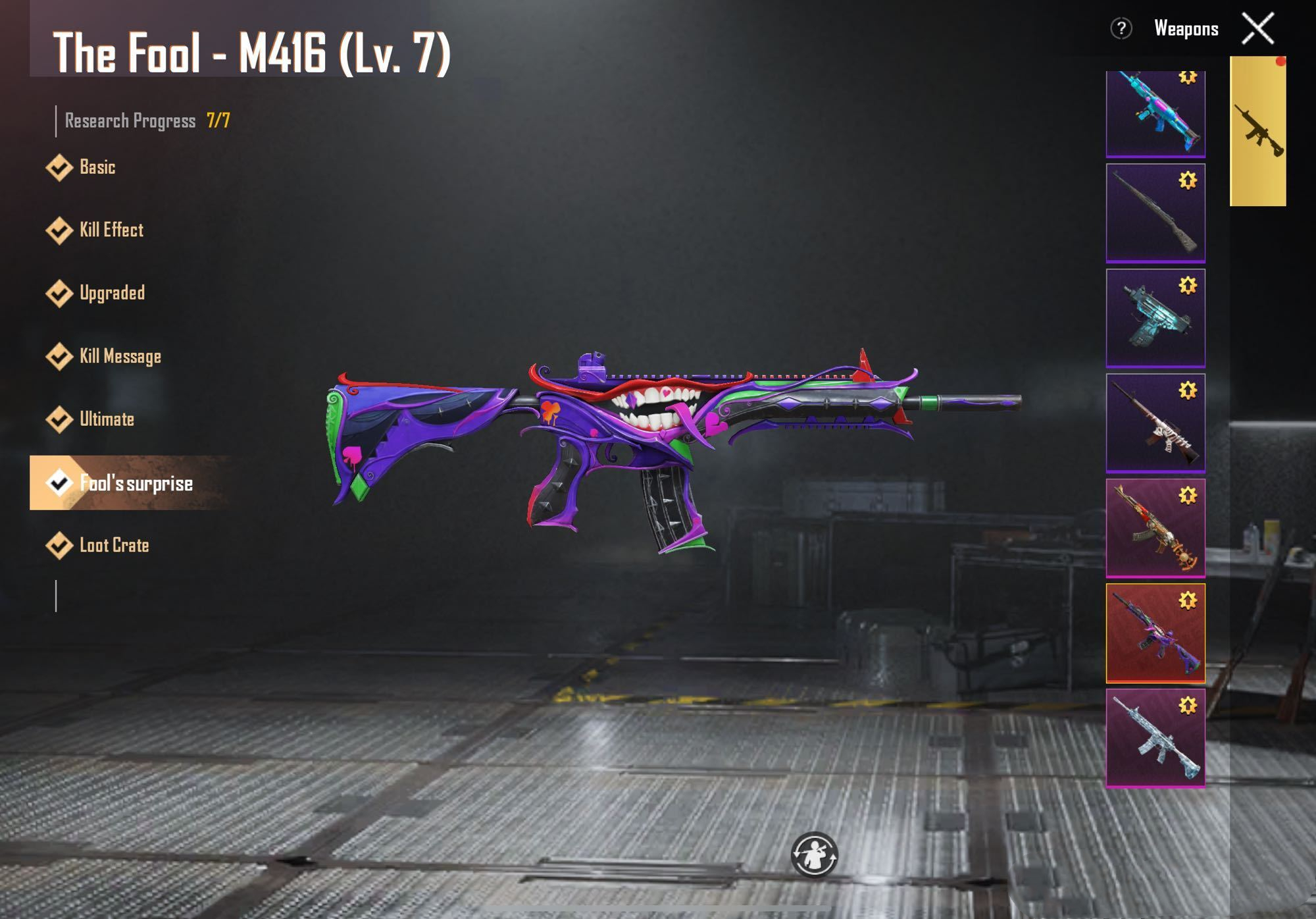Show the Kill Message stage

(x=120, y=357)
